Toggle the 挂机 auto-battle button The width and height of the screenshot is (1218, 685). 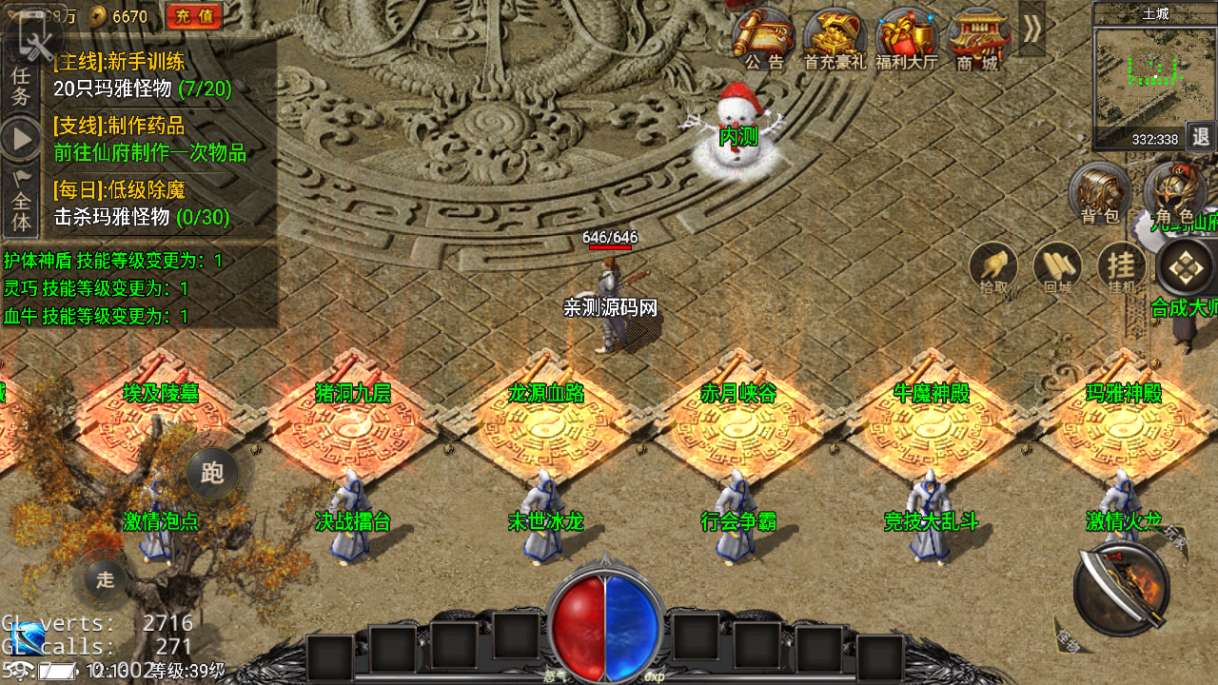point(1121,268)
